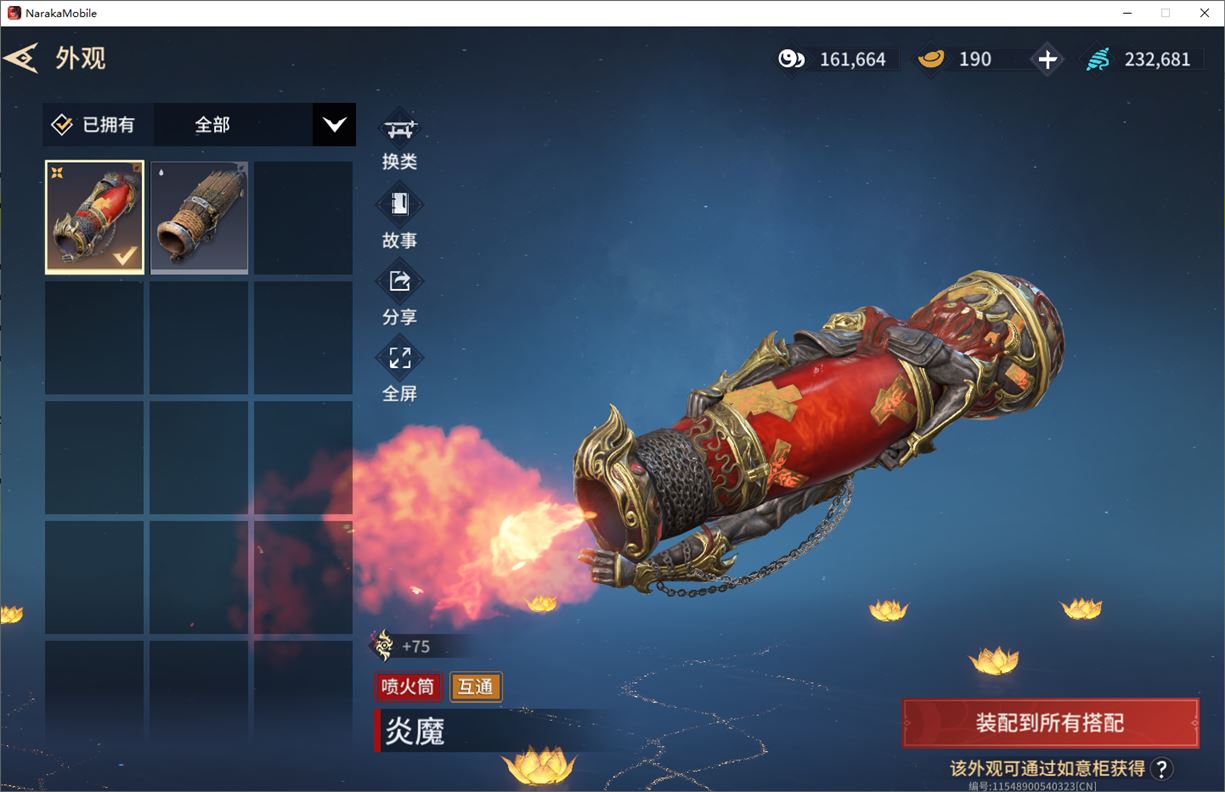Click the 喷火筒 weapon type tag
1225x792 pixels.
point(408,687)
